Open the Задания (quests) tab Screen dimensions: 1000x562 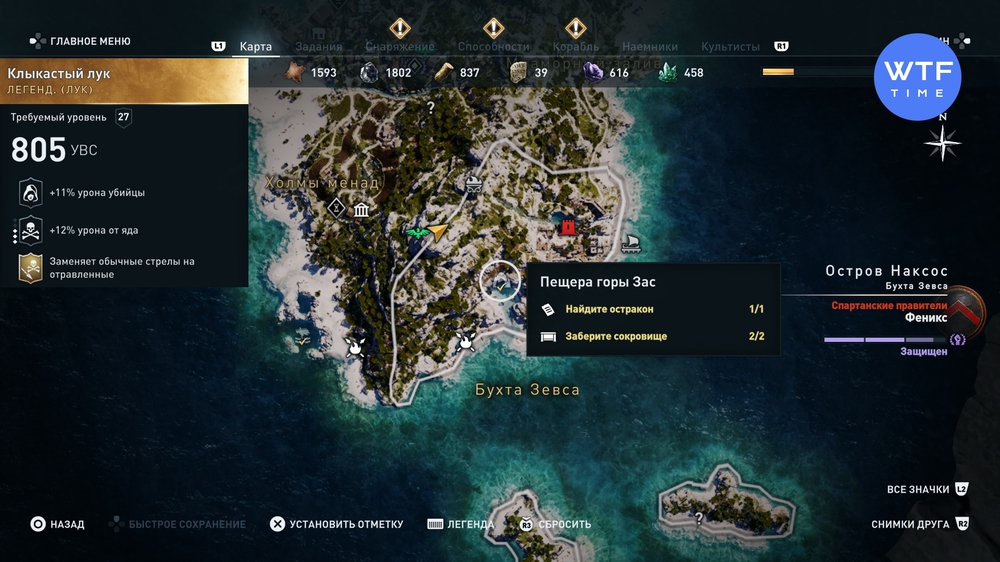tap(320, 47)
